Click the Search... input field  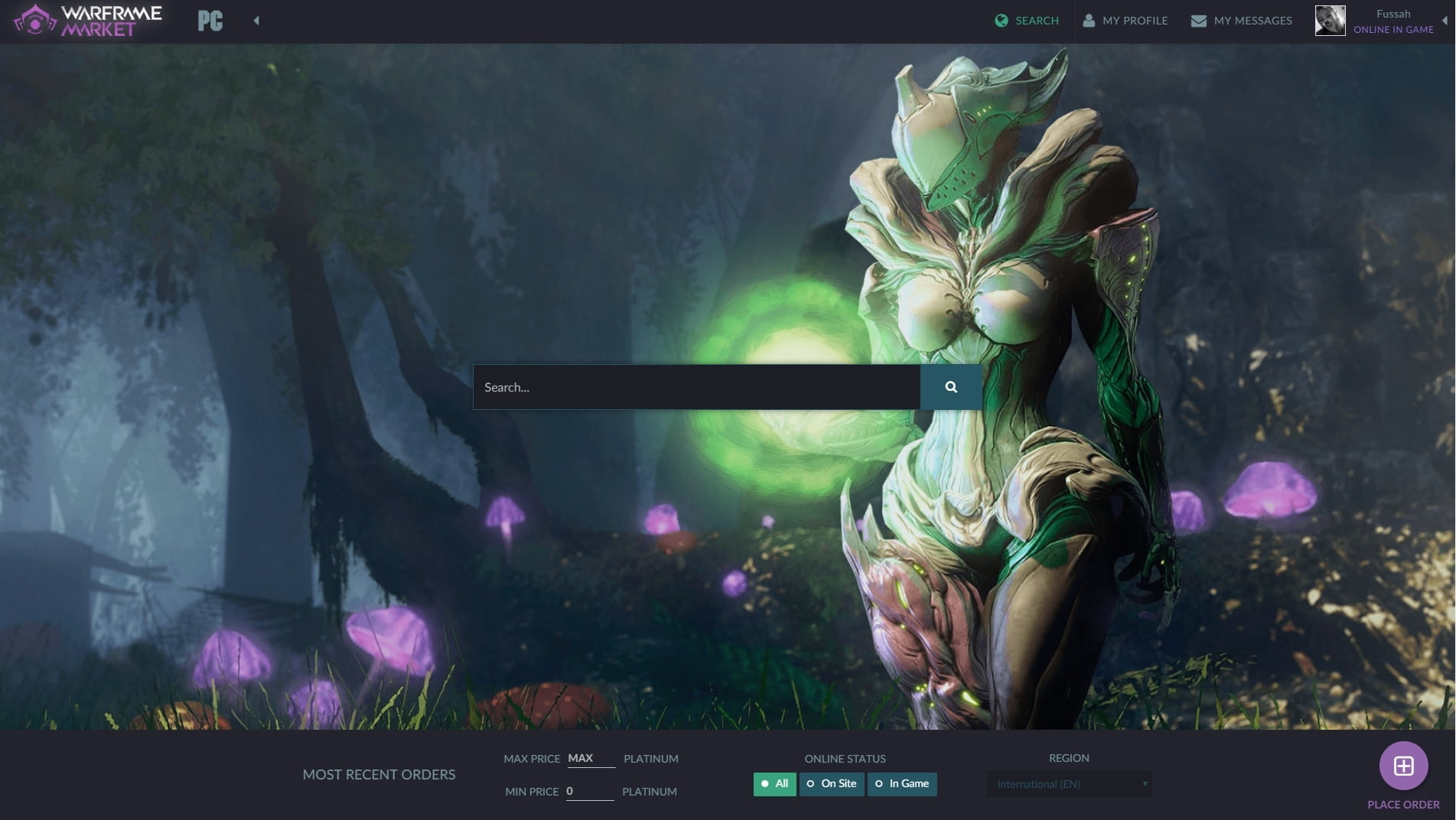click(696, 387)
